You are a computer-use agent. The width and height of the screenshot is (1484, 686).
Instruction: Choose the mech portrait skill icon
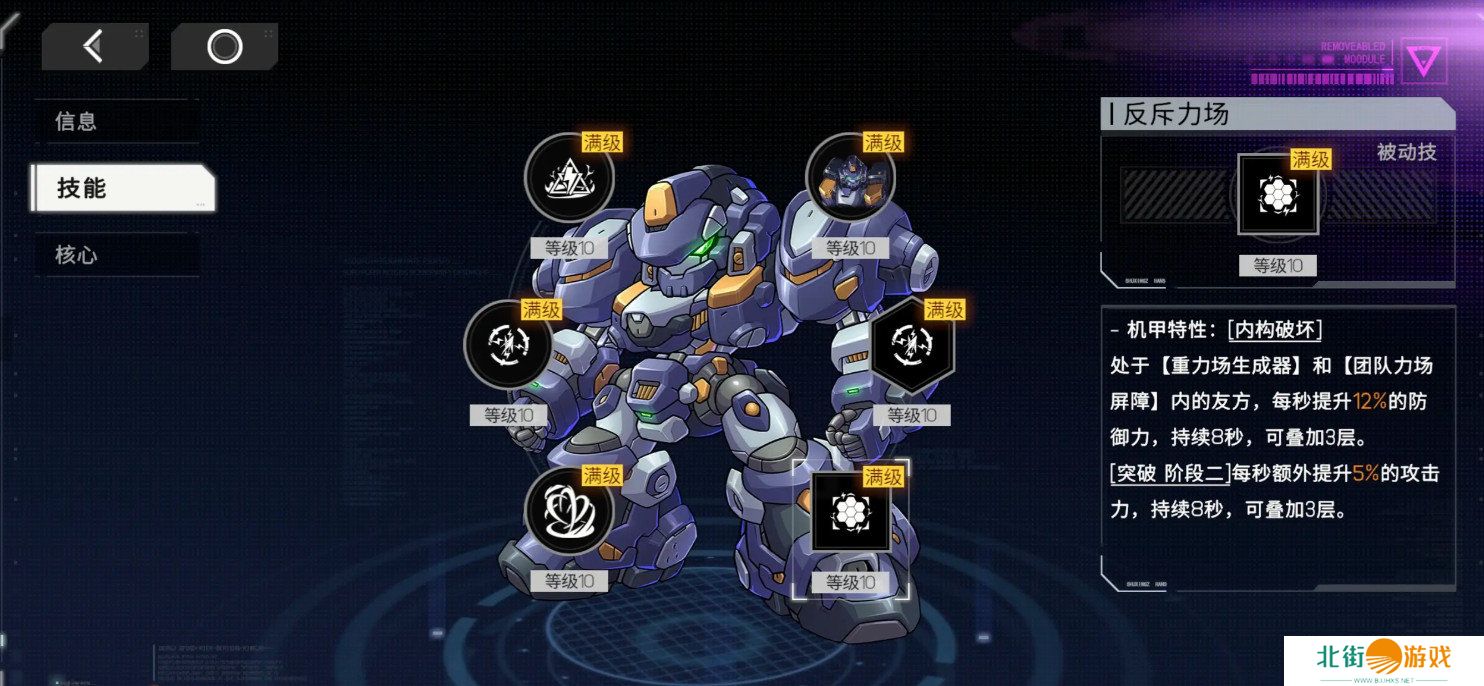coord(849,178)
